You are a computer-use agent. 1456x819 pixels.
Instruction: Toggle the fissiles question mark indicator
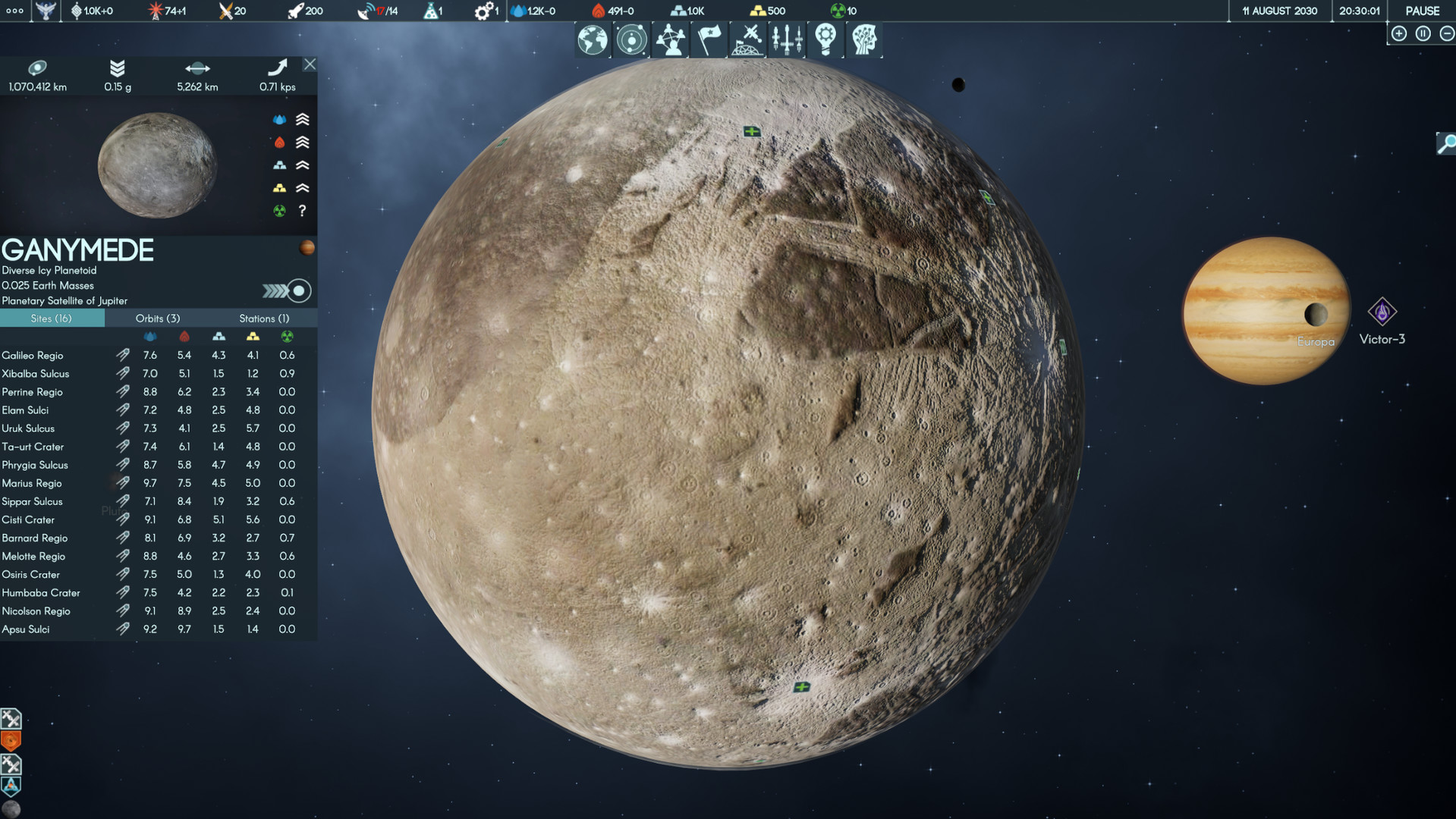click(303, 211)
